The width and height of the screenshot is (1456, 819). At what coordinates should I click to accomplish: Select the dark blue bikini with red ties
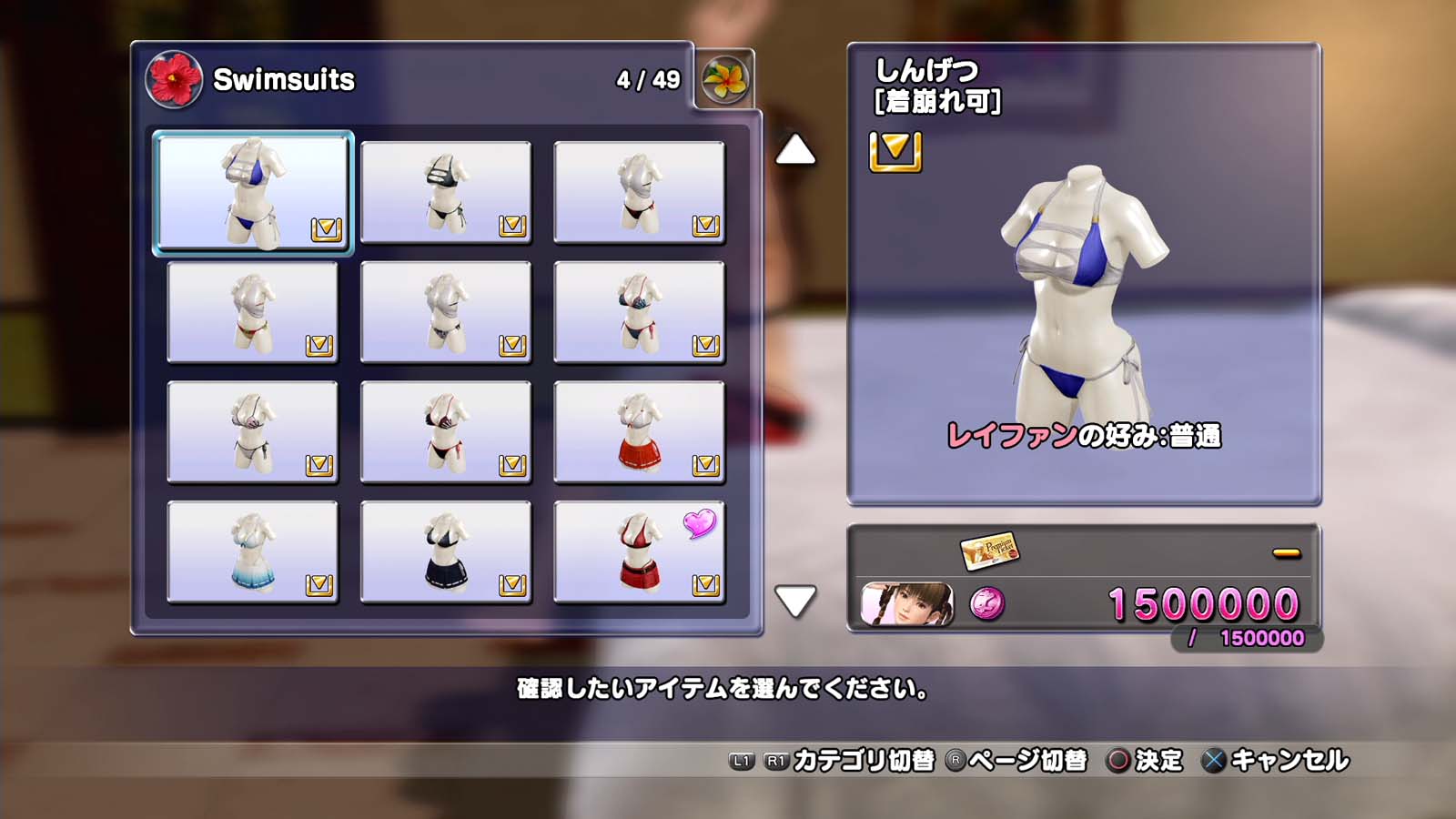click(639, 312)
